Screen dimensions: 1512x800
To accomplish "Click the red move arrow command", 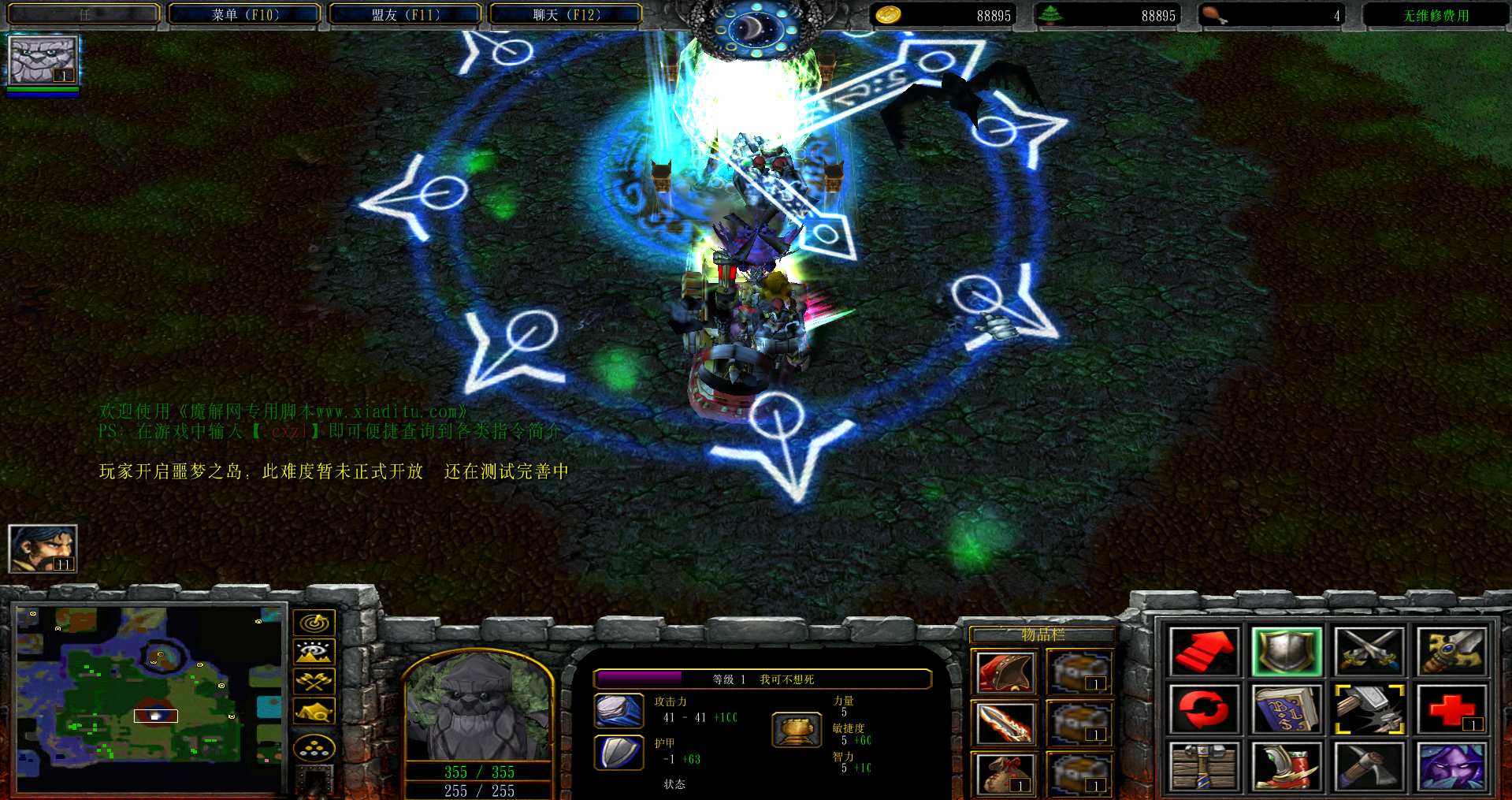I will click(1203, 652).
